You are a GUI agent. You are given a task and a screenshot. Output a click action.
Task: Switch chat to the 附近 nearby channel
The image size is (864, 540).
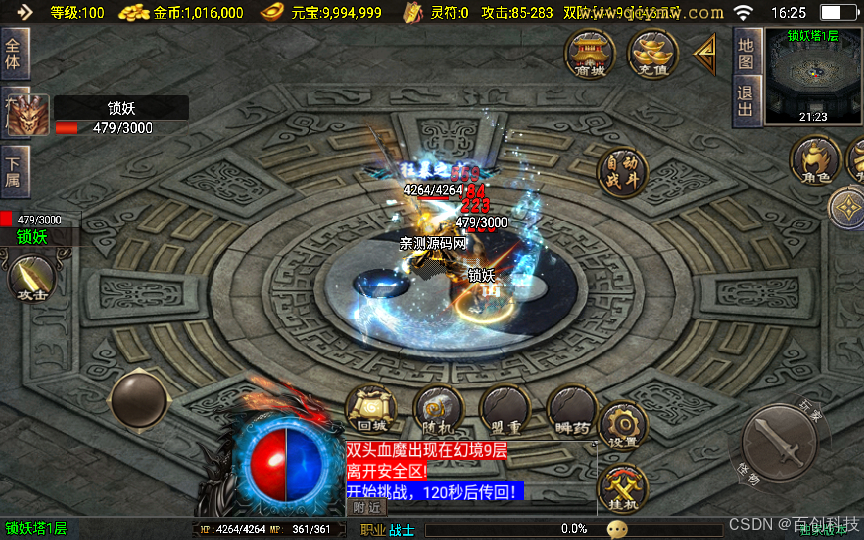[x=368, y=507]
